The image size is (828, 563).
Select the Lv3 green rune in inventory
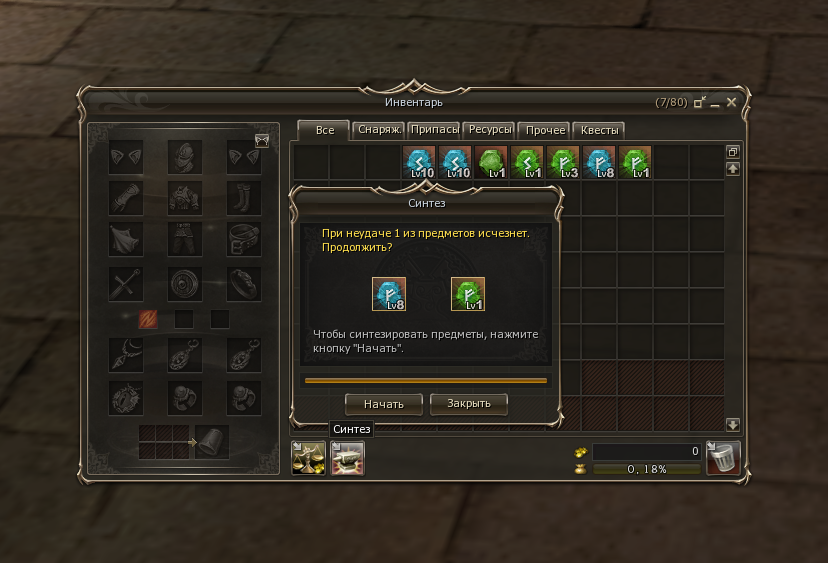point(563,162)
